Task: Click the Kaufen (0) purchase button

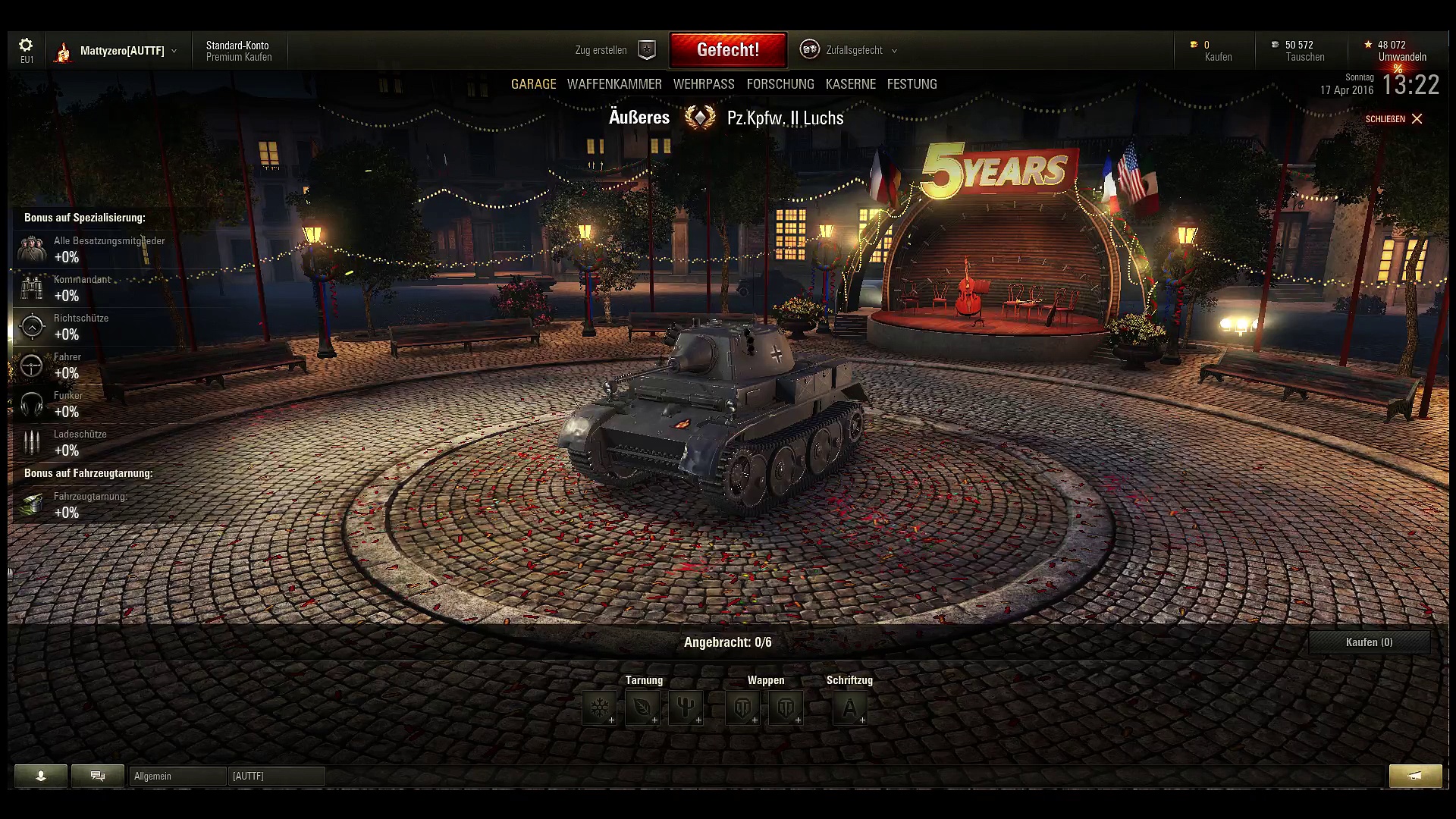Action: tap(1369, 642)
